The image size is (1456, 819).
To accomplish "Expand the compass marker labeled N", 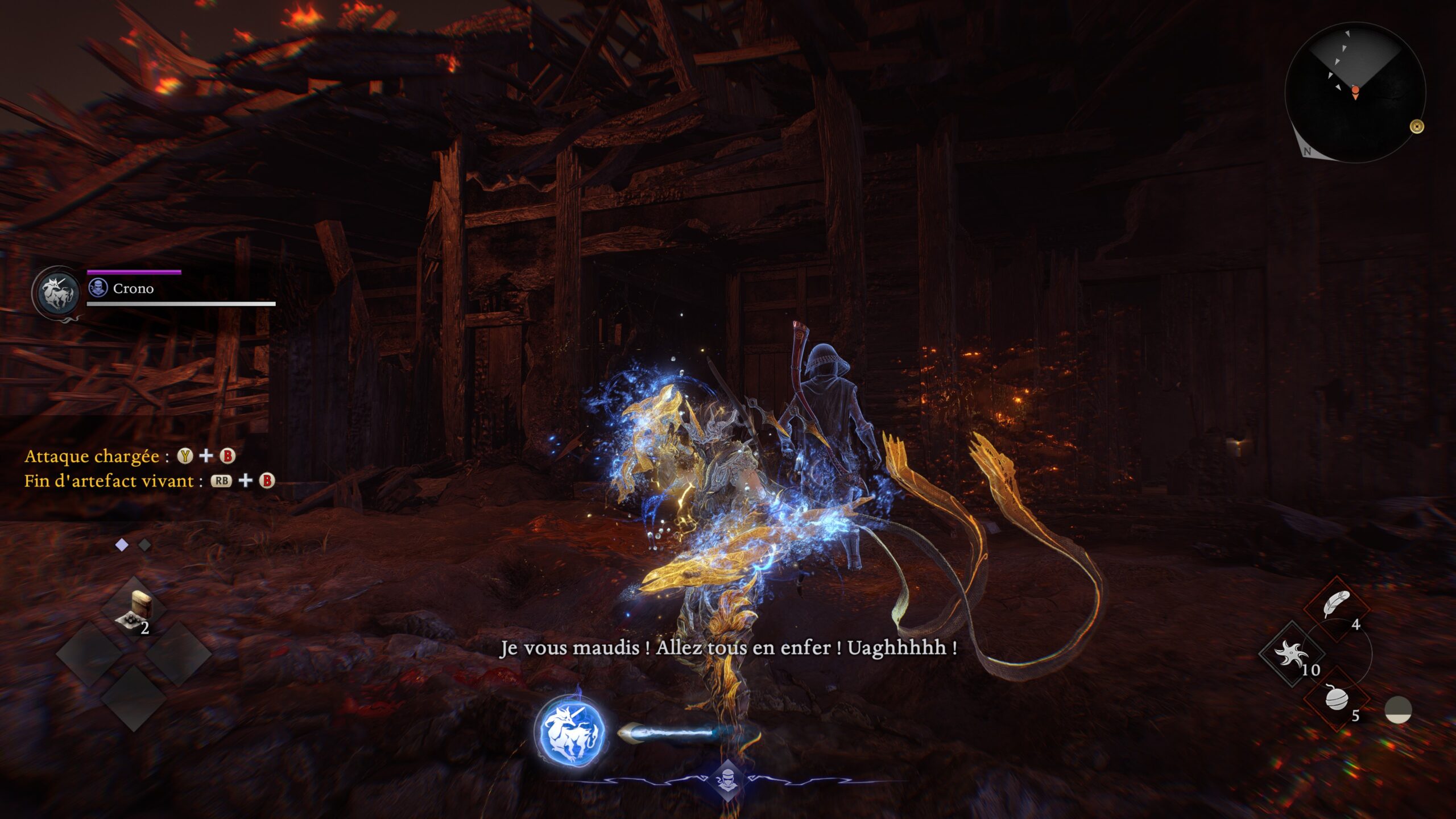I will (x=1308, y=151).
